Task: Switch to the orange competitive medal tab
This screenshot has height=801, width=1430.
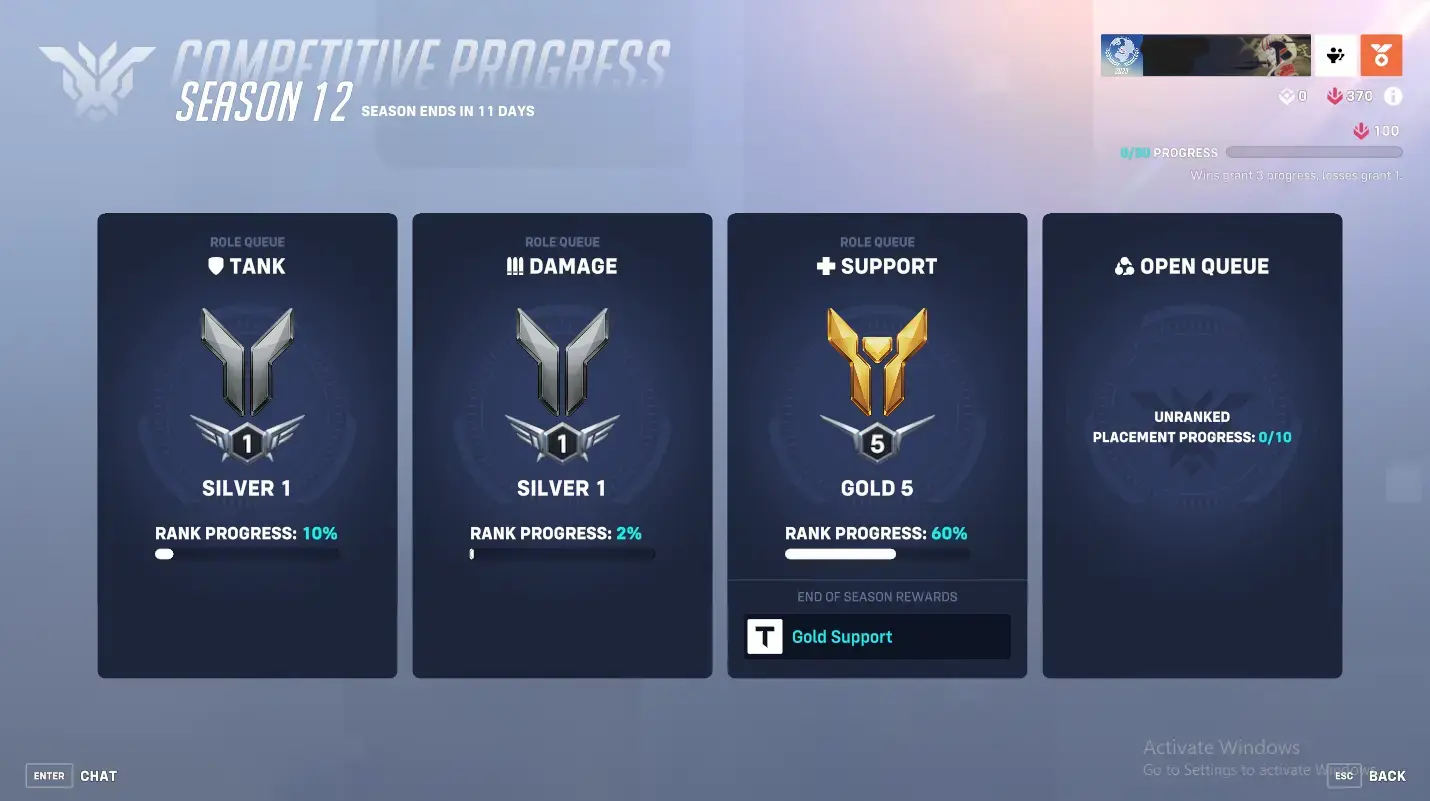Action: point(1381,56)
